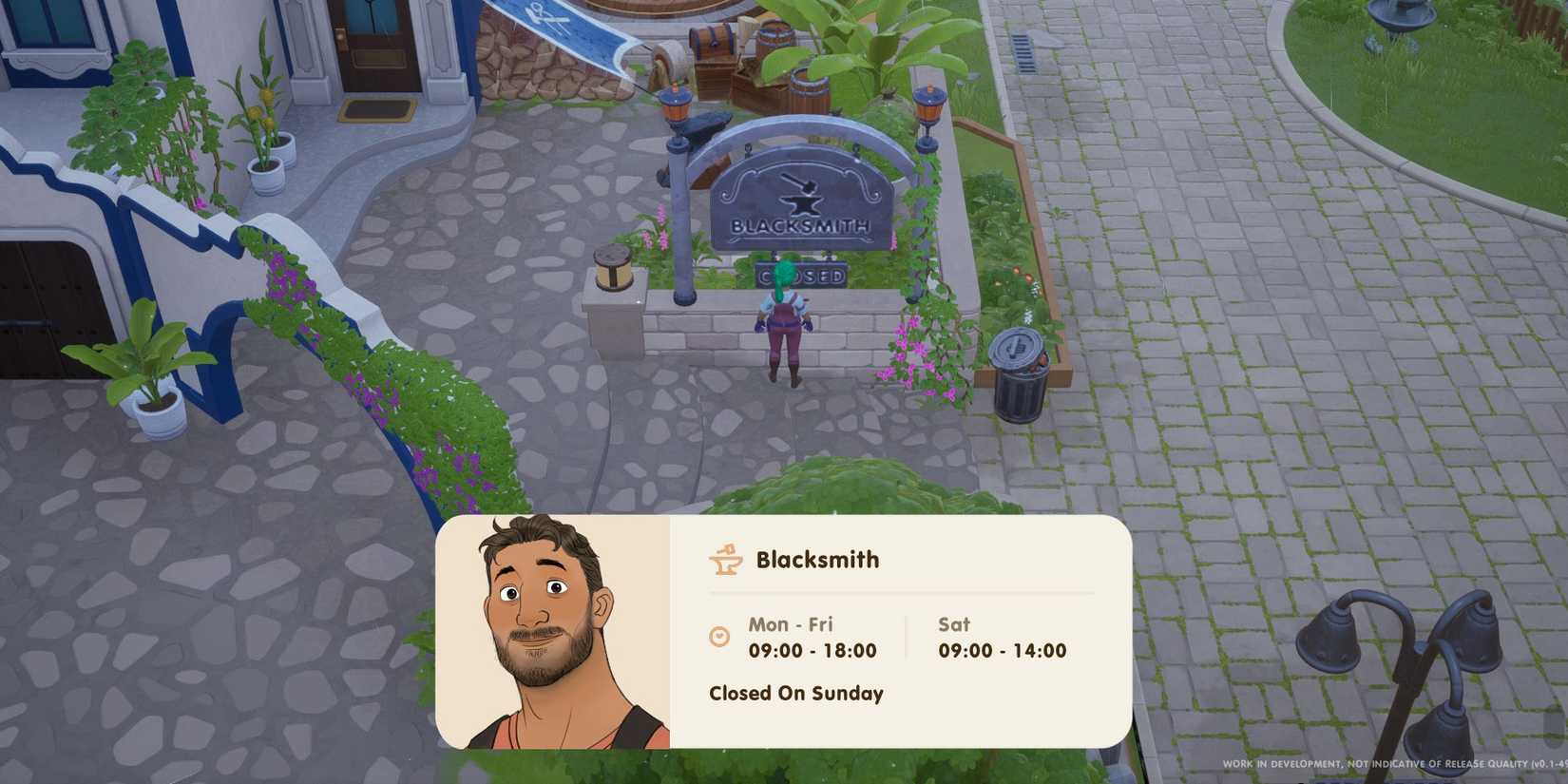Image resolution: width=1568 pixels, height=784 pixels.
Task: Click the Blacksmith title text in the panel
Action: 815,560
